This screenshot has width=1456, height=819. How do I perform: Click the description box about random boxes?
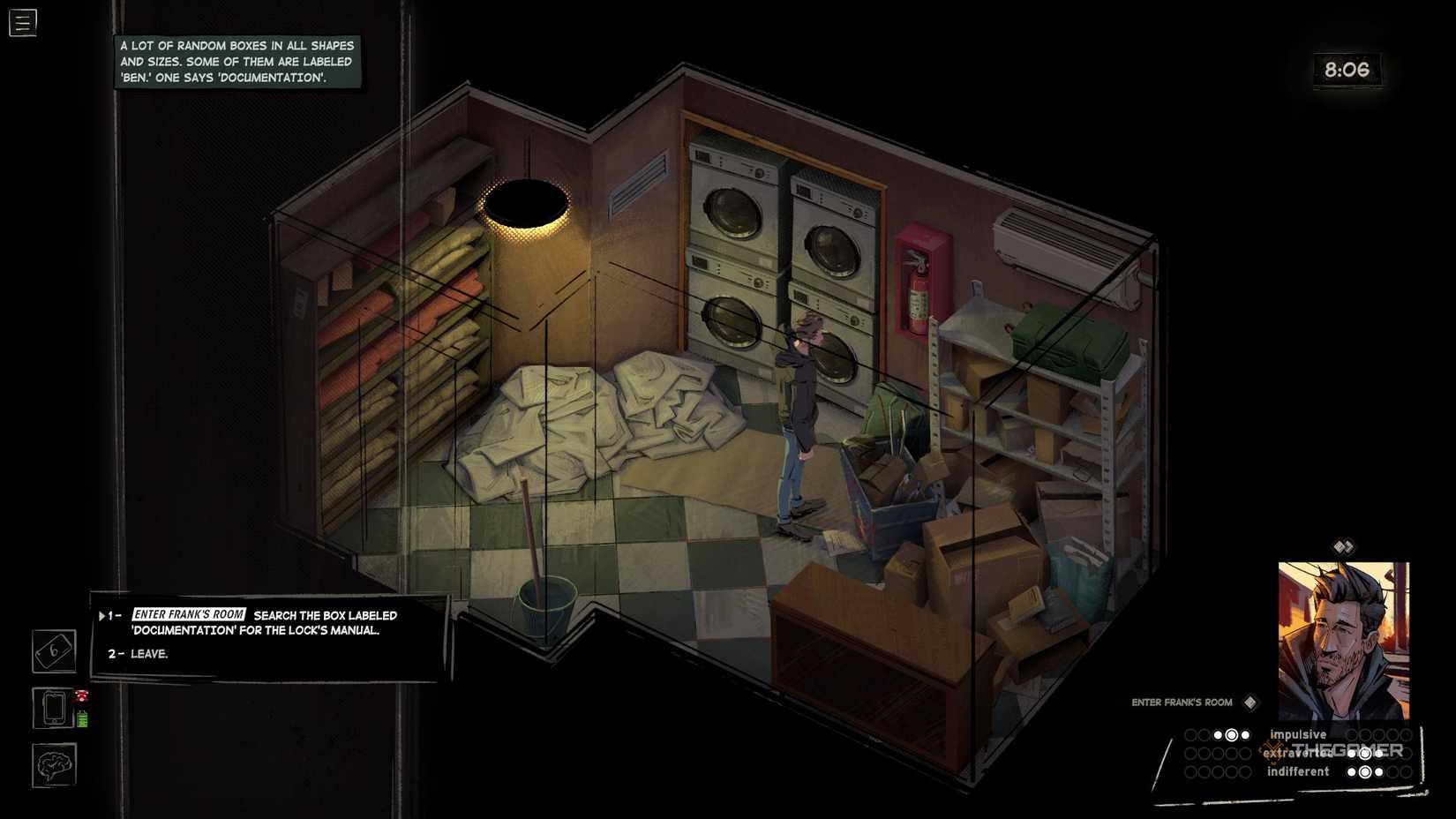pyautogui.click(x=236, y=62)
